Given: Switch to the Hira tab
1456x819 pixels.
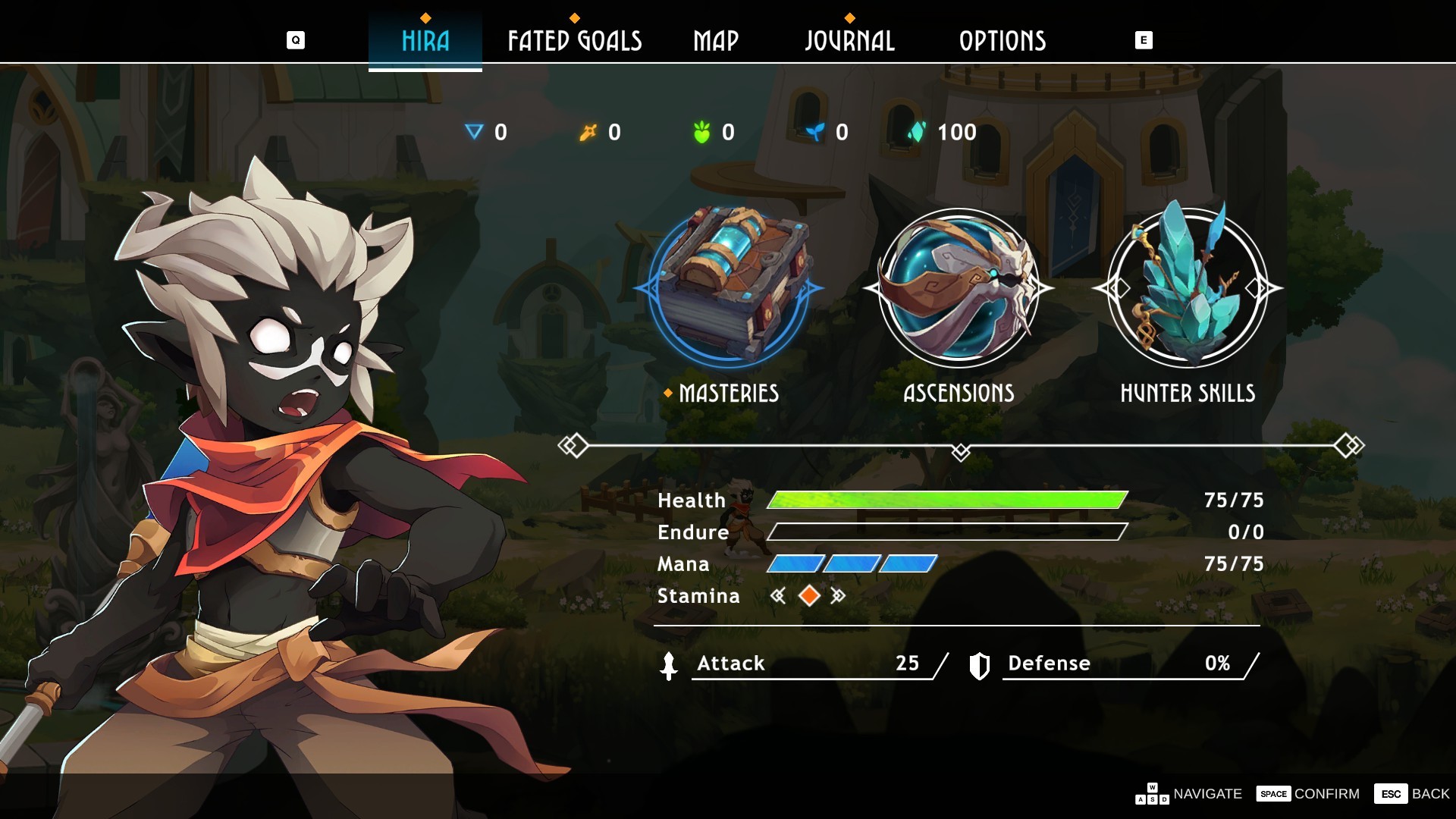Looking at the screenshot, I should point(425,41).
